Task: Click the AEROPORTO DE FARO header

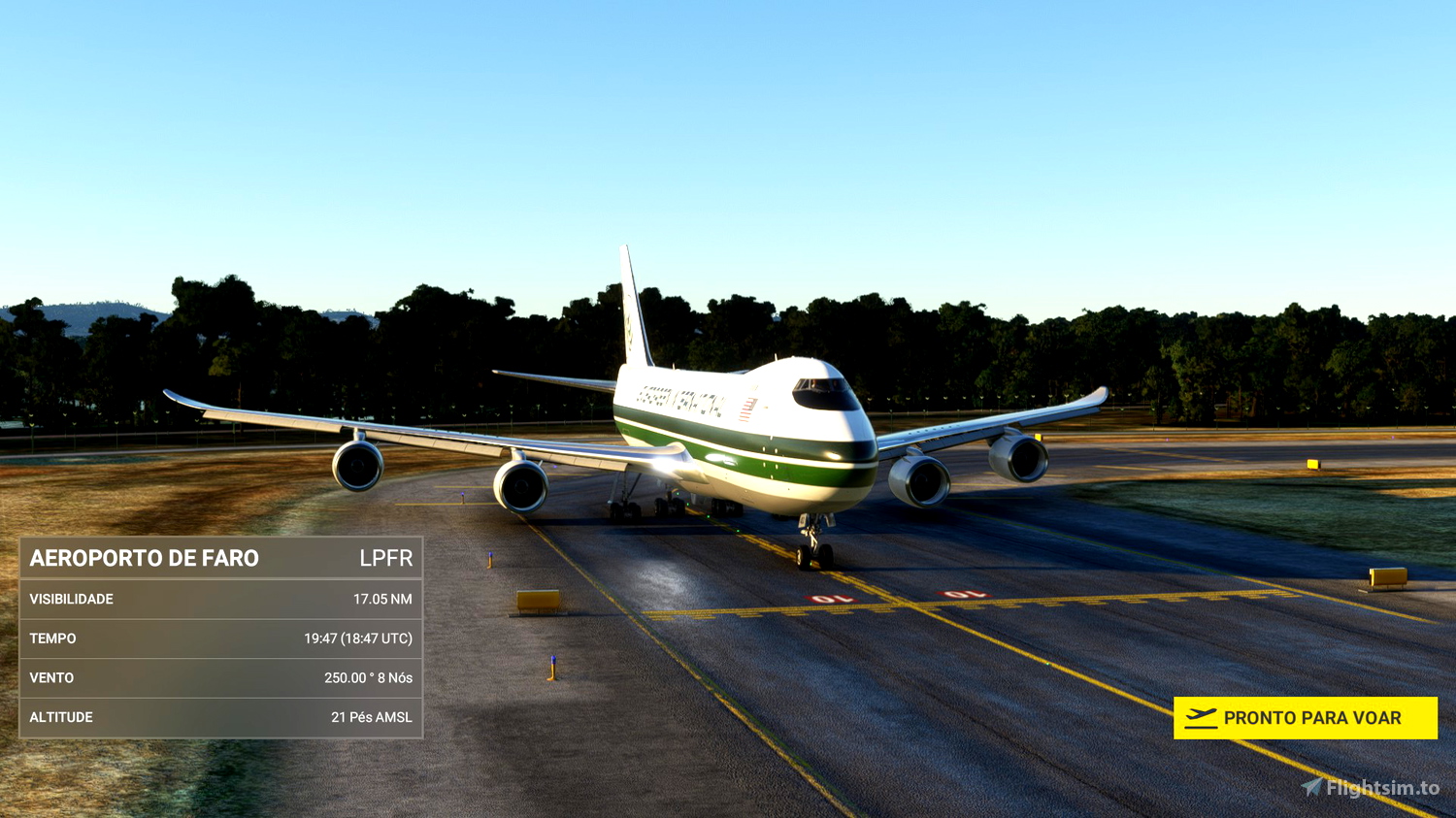Action: point(146,559)
